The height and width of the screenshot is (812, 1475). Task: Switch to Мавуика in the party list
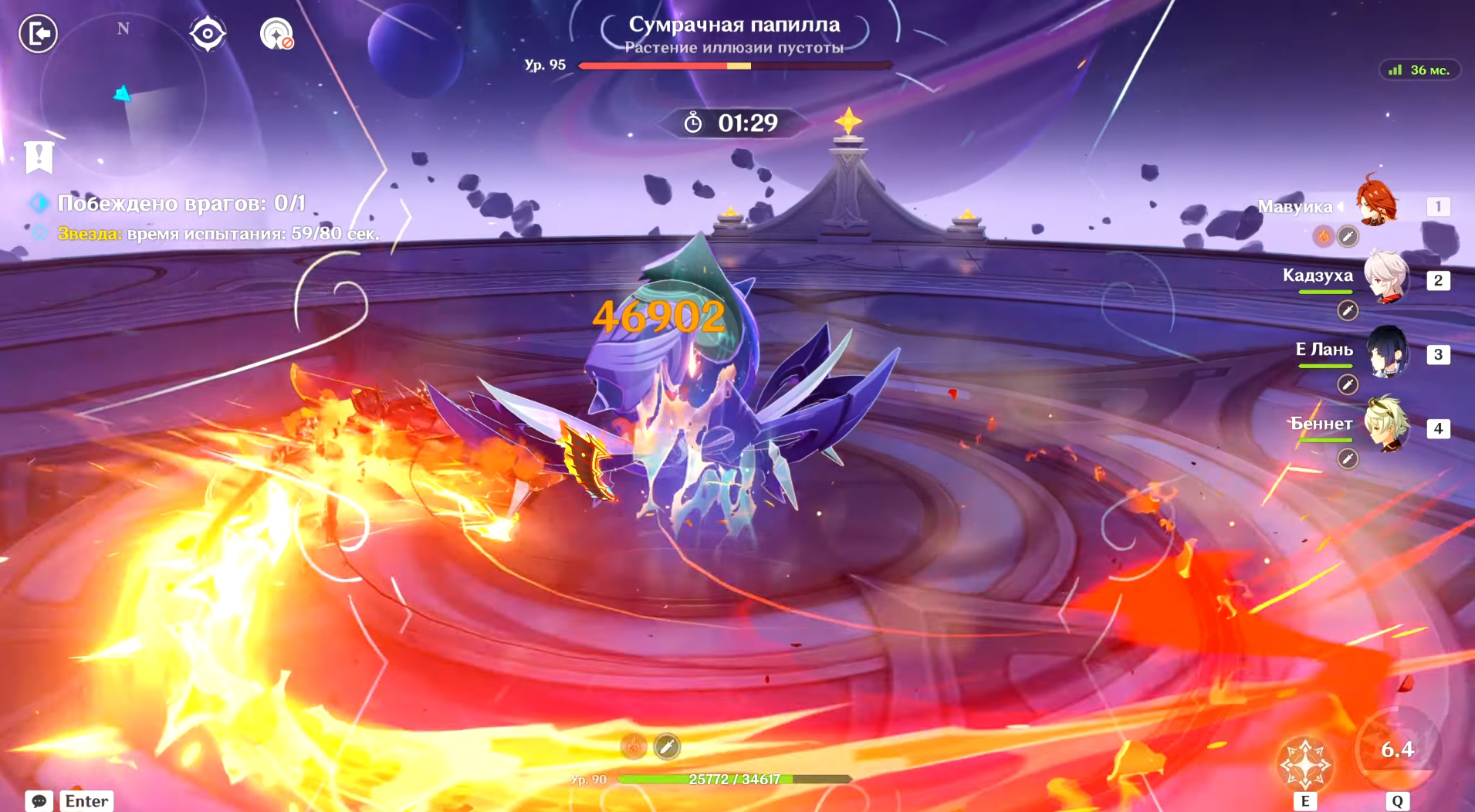[1379, 202]
